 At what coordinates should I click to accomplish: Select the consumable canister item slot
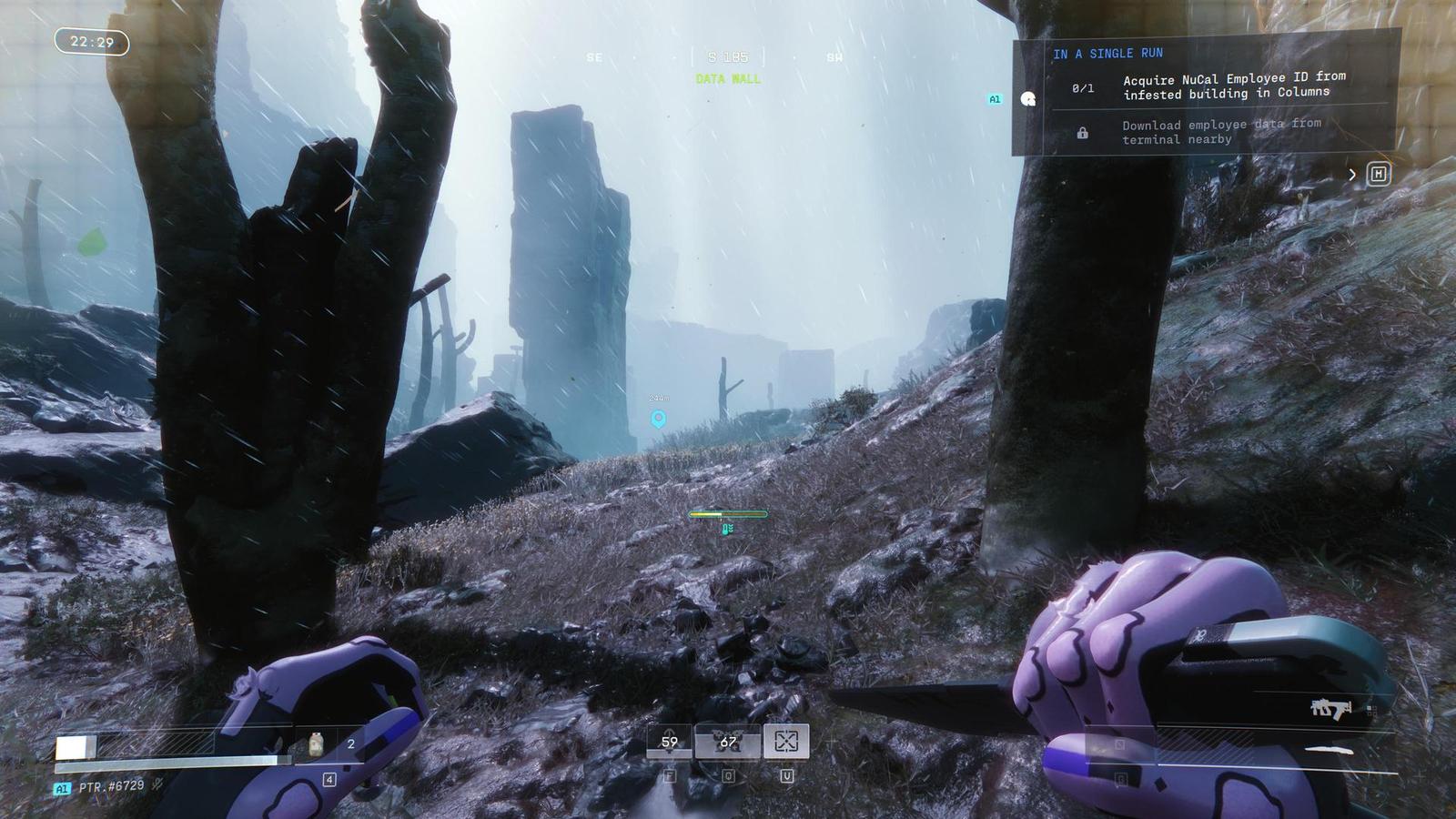pos(317,744)
